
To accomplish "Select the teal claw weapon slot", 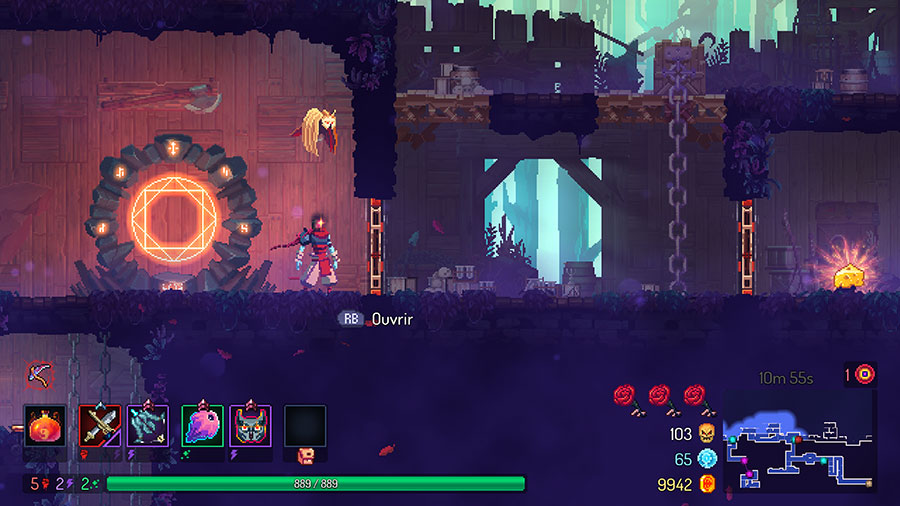I will [x=148, y=426].
